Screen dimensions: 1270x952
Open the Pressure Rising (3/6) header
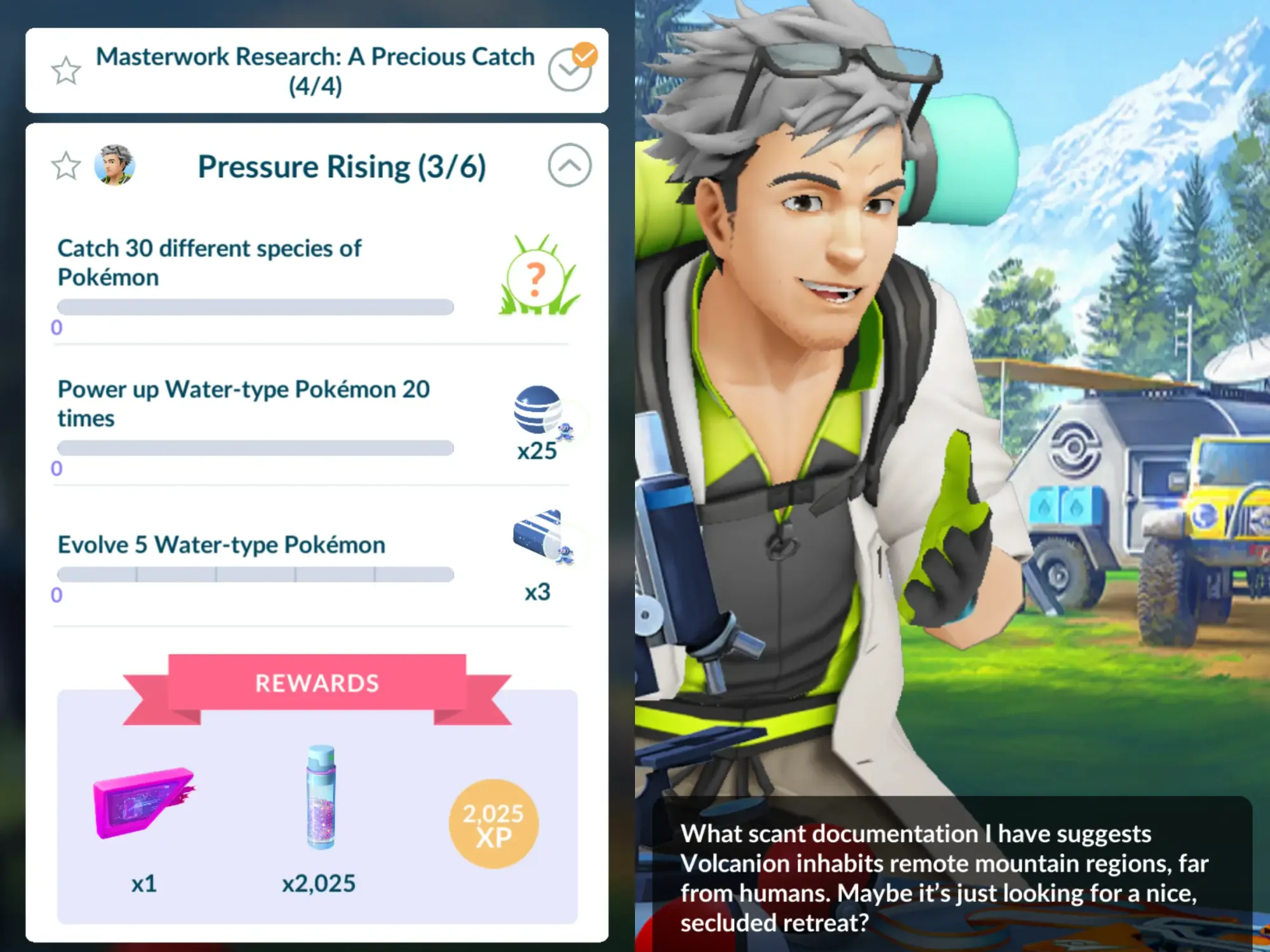click(342, 166)
